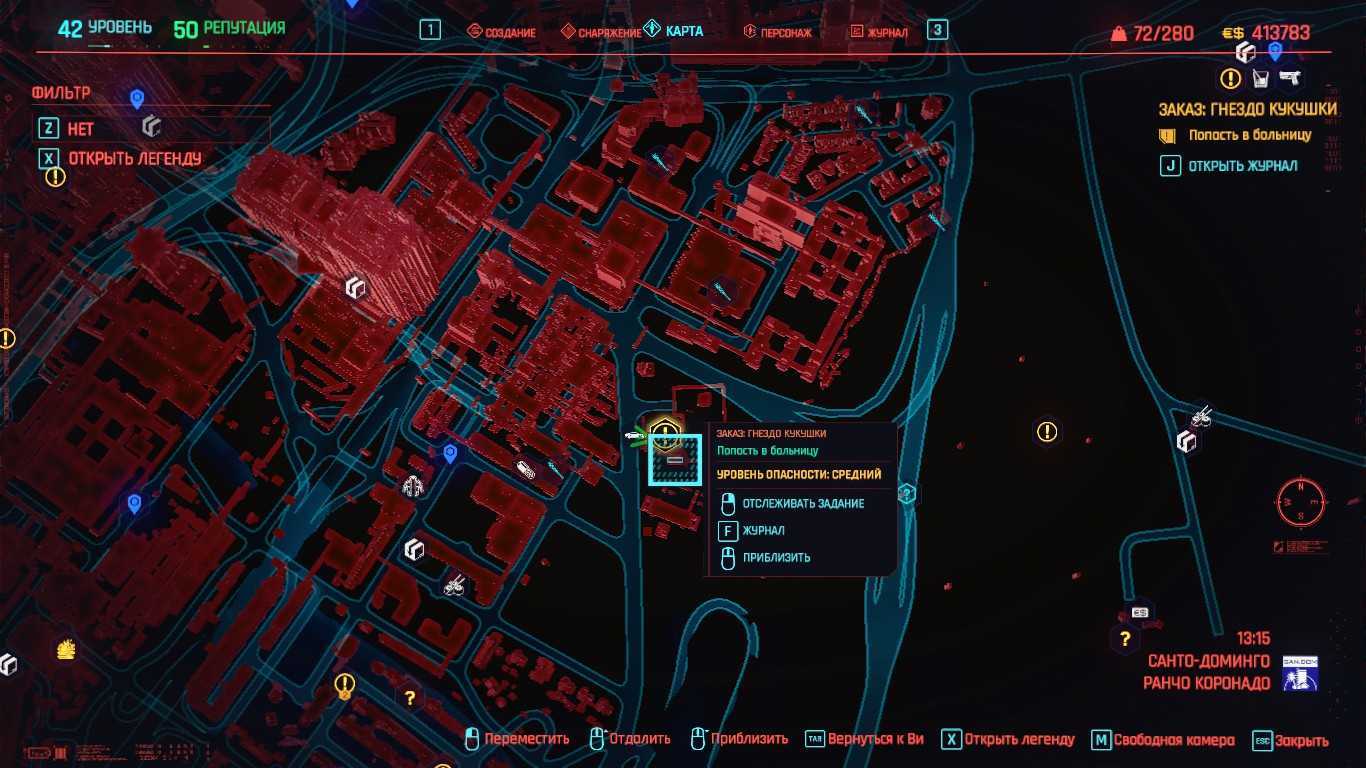The height and width of the screenshot is (768, 1366).
Task: Select the pistol shop marker in the corner
Action: [1290, 78]
